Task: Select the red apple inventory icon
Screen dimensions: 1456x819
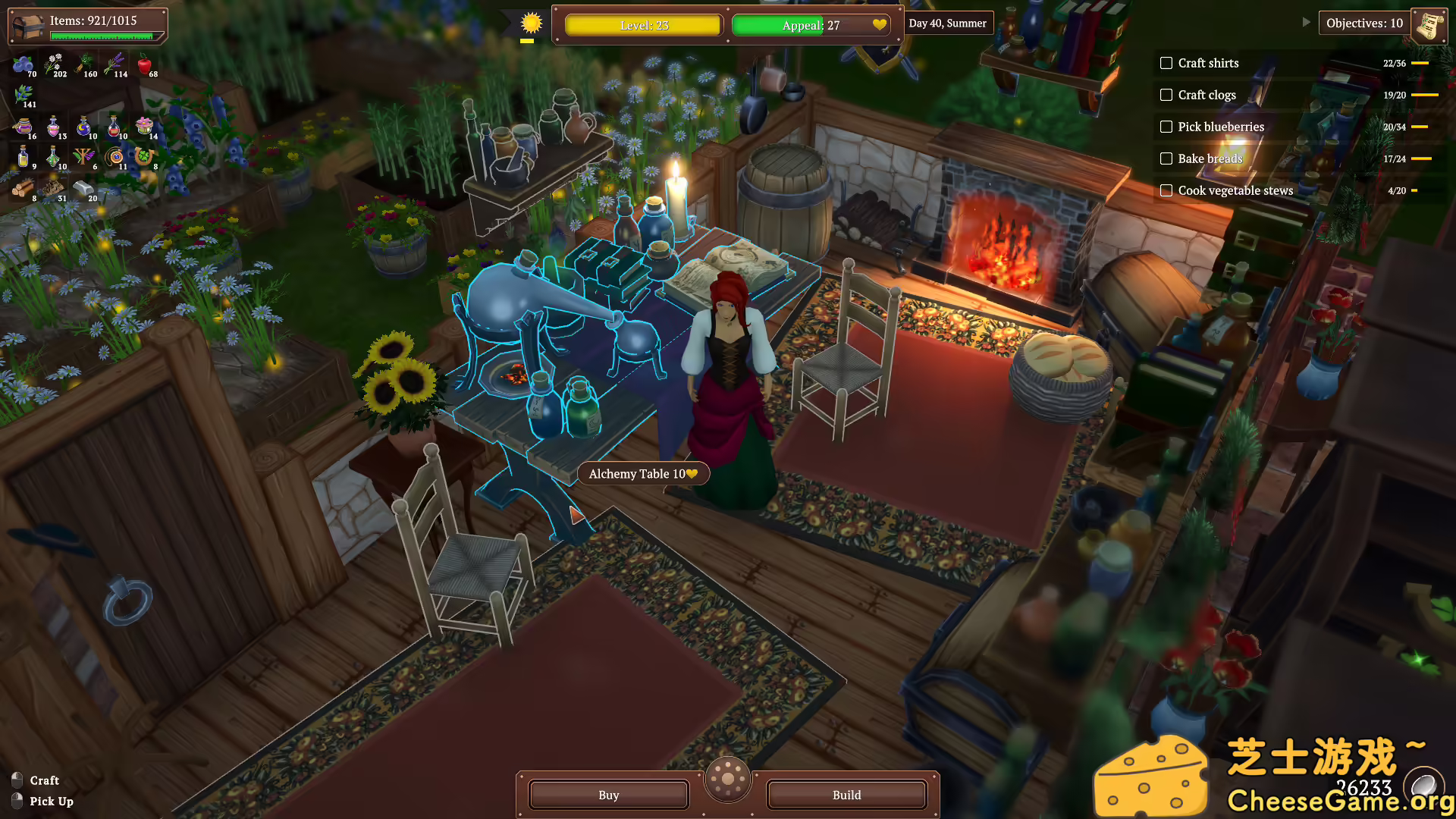Action: [144, 64]
